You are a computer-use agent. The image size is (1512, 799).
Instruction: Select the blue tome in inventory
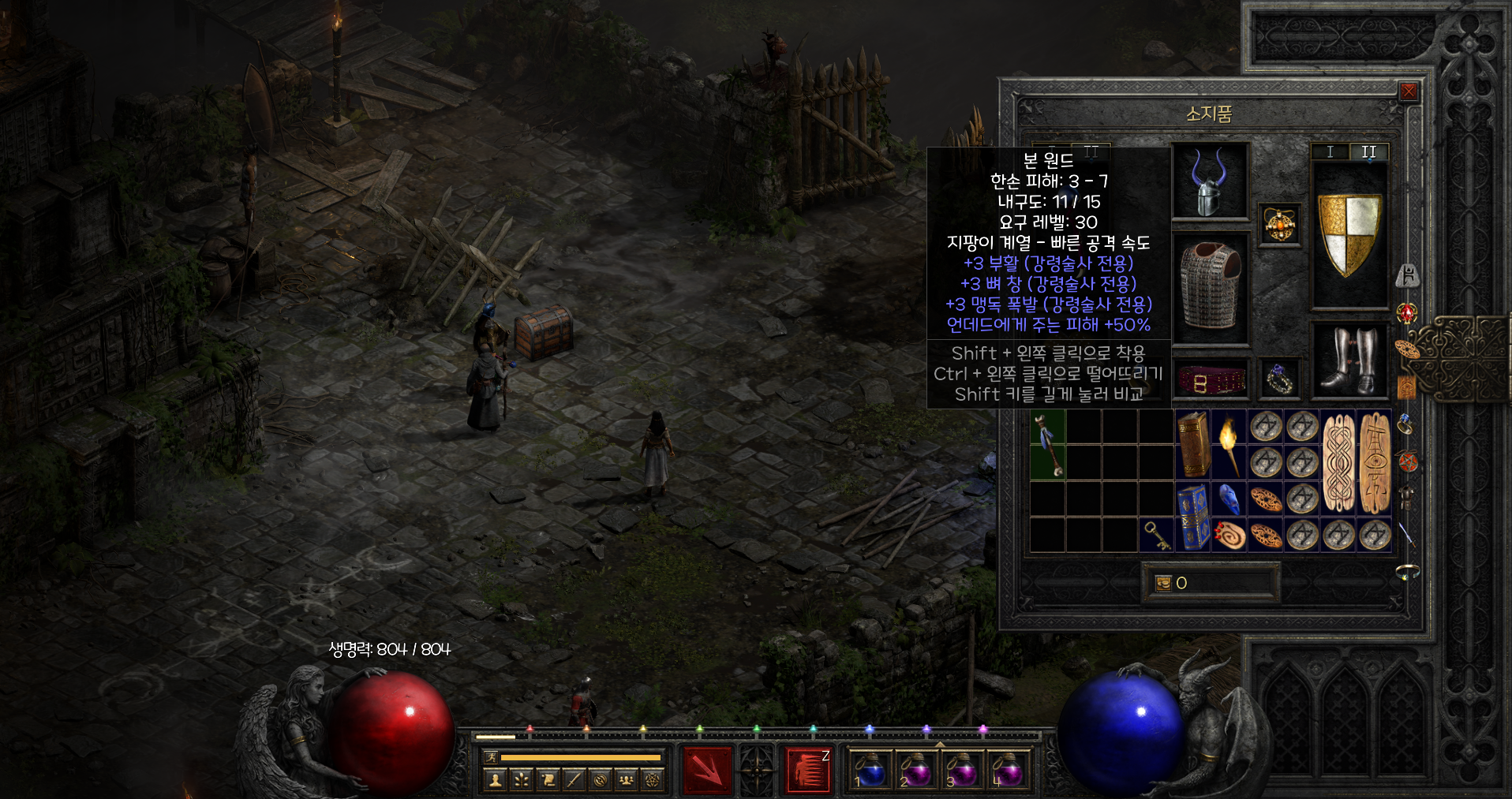[1193, 517]
